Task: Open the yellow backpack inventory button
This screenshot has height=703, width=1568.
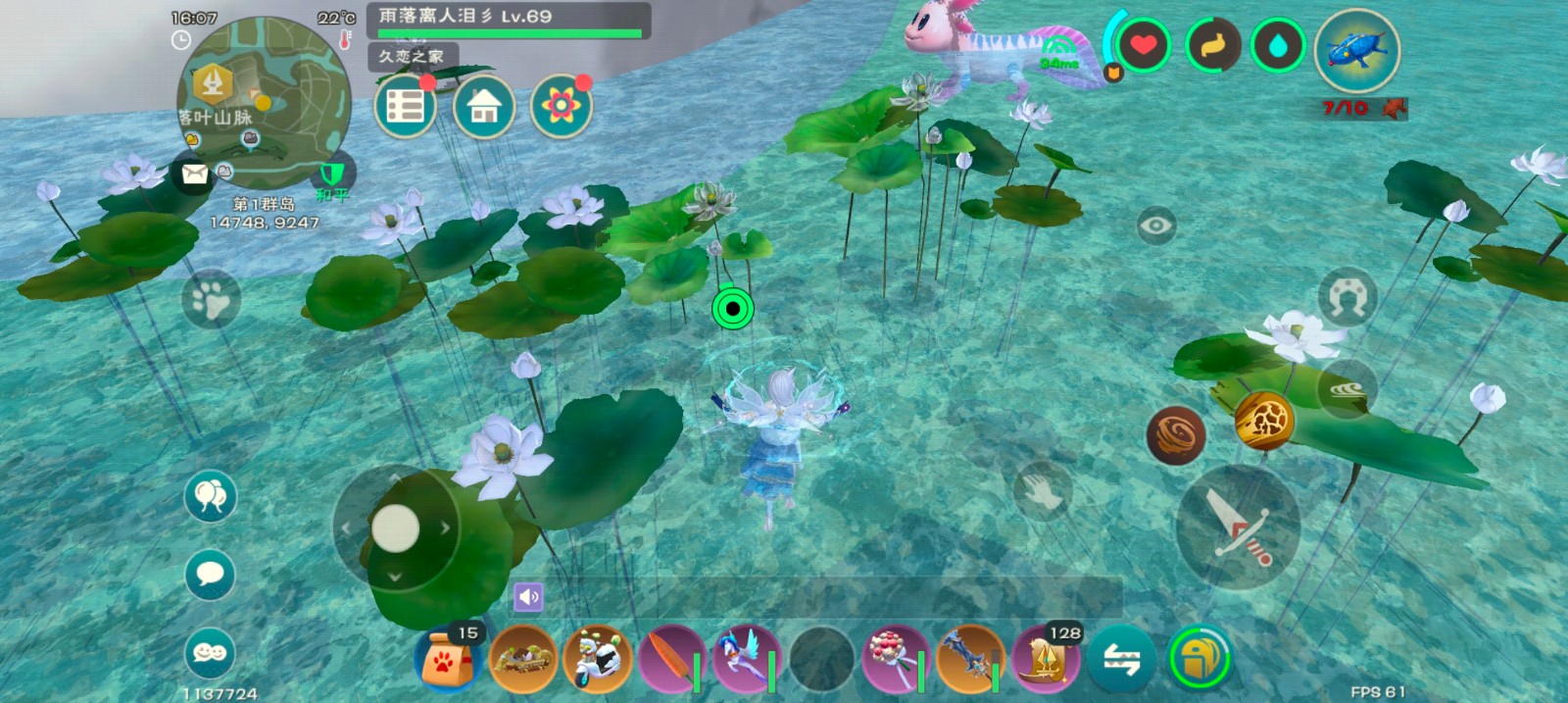Action: pos(1200,658)
